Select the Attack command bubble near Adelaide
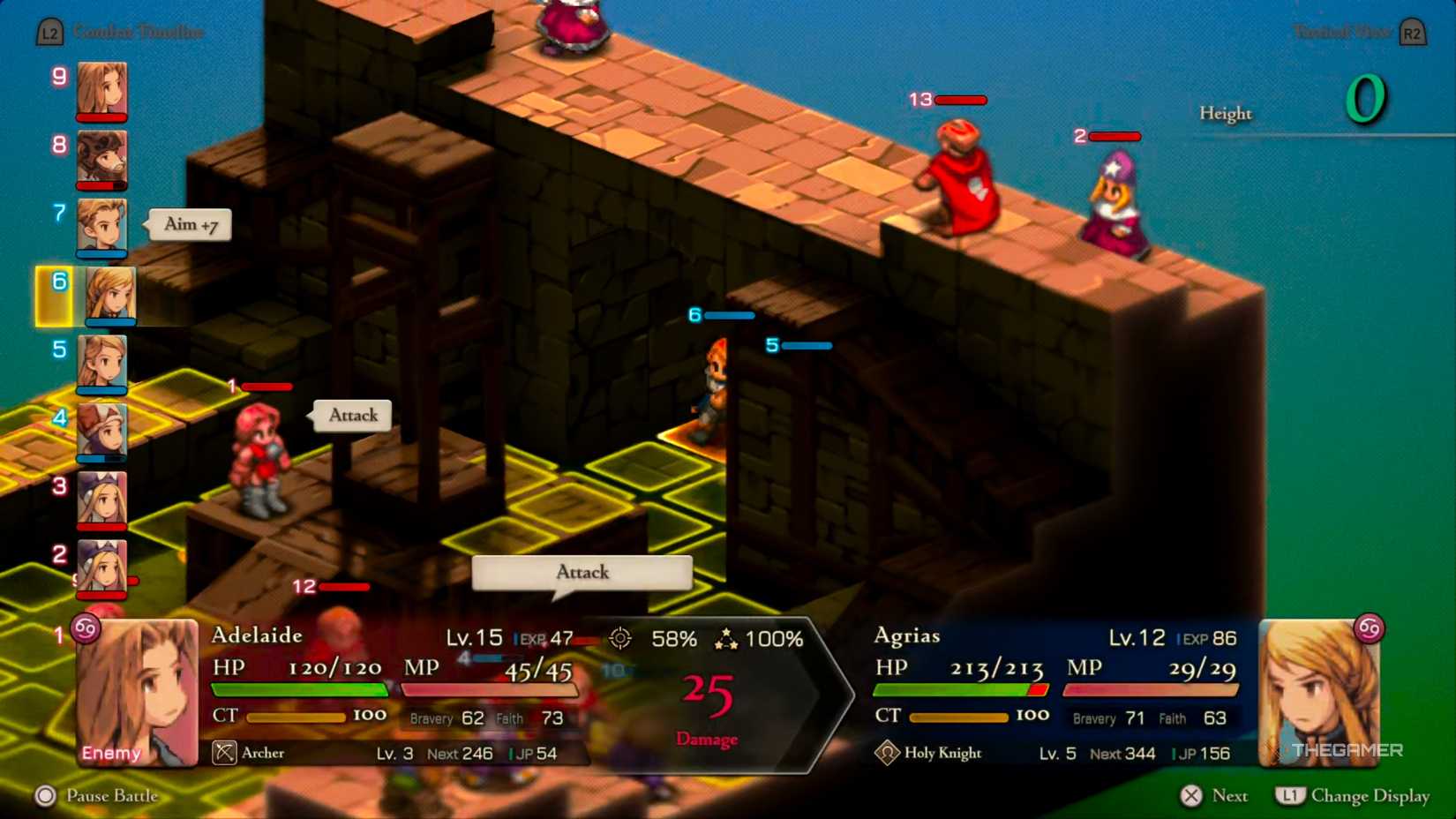The width and height of the screenshot is (1456, 819). tap(352, 415)
